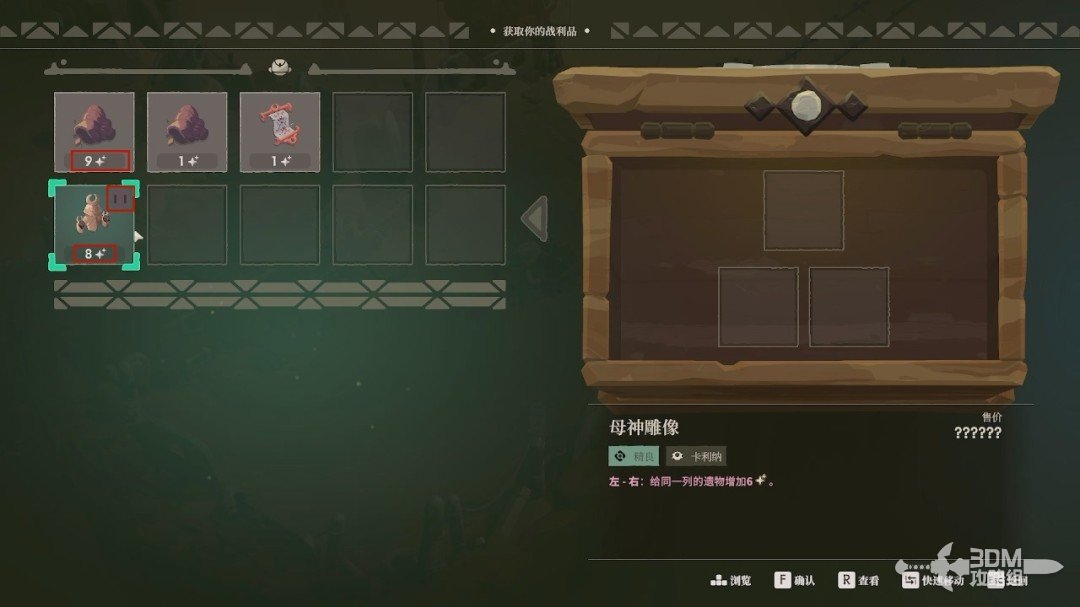Click the 卡利纳 tag
This screenshot has height=607, width=1080.
pos(696,456)
